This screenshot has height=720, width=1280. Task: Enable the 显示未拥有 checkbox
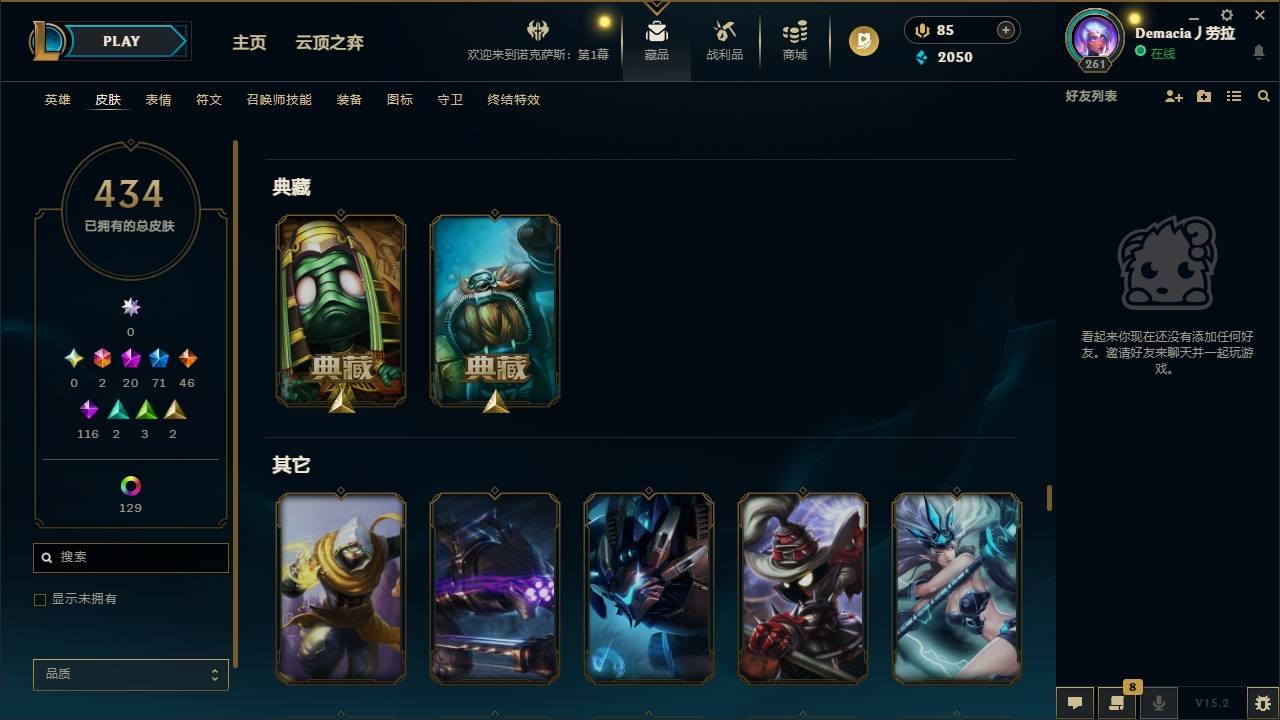40,599
